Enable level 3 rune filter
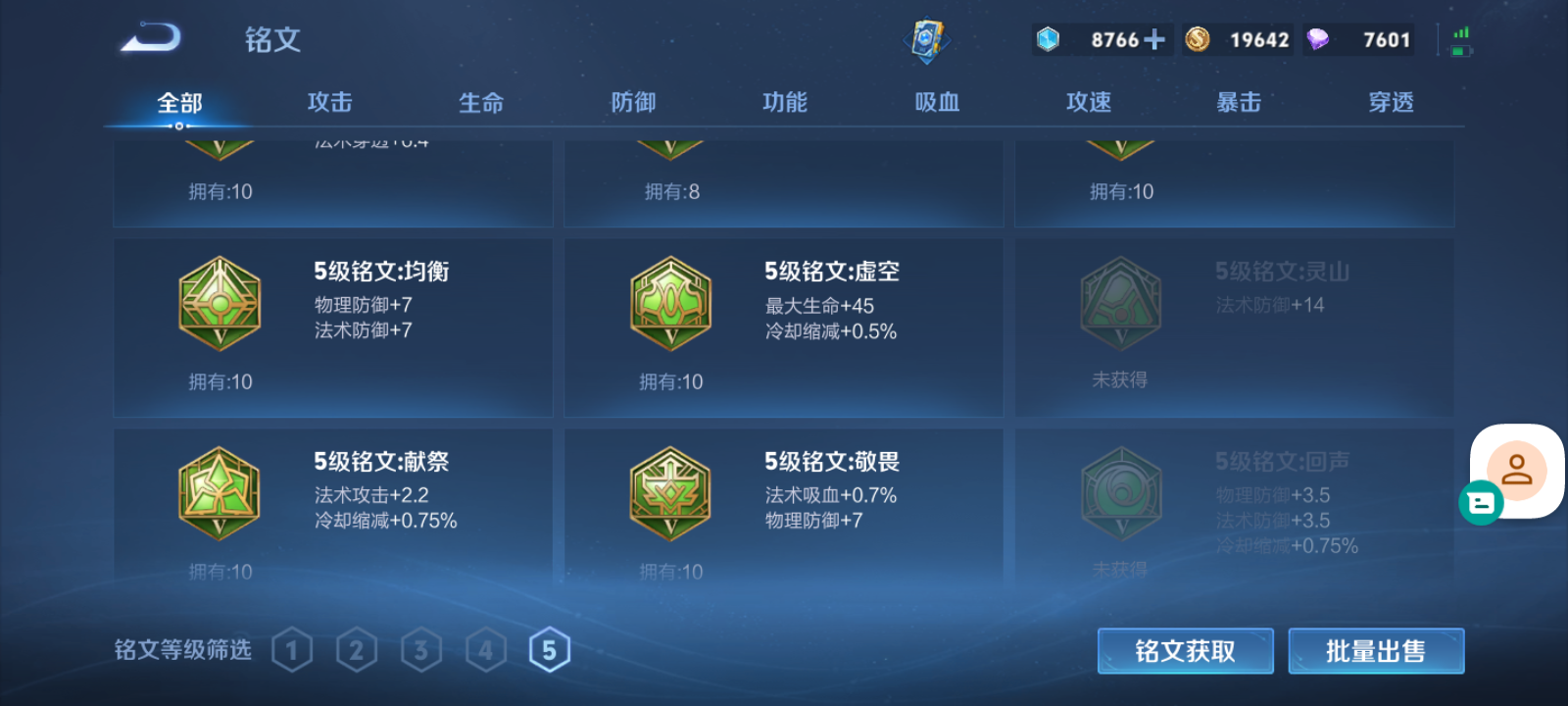Image resolution: width=1568 pixels, height=706 pixels. [x=421, y=648]
